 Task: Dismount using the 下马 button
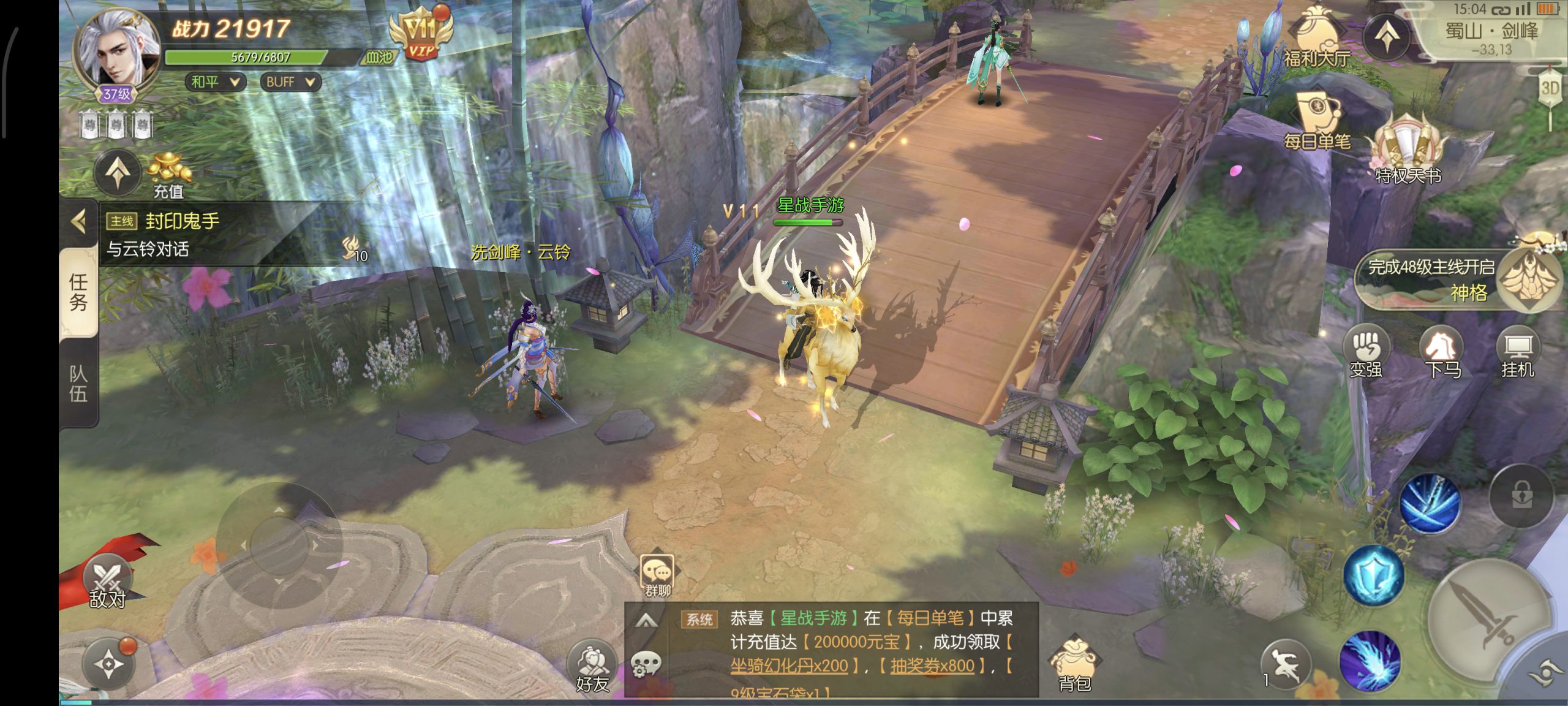point(1442,353)
